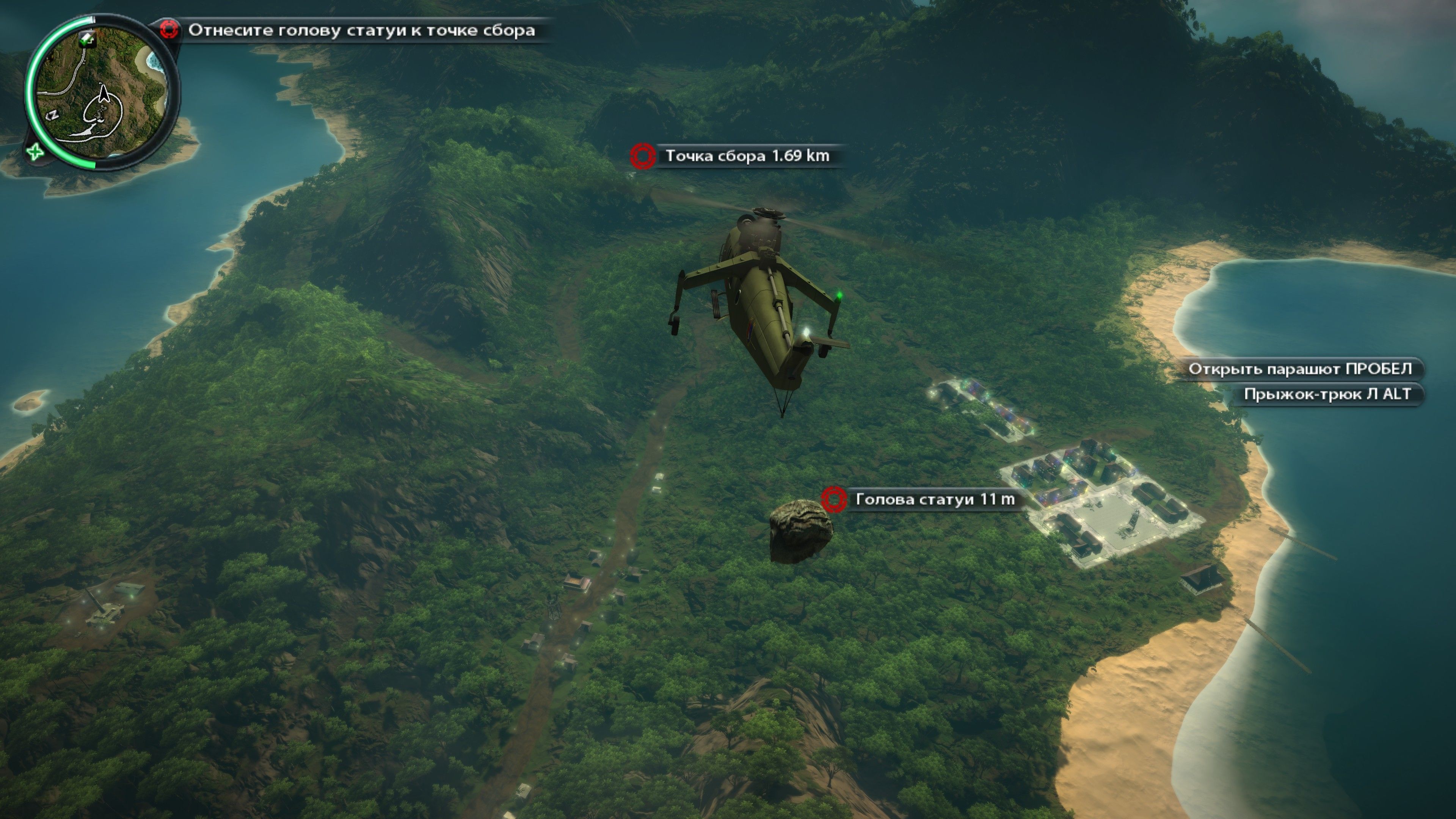Click the green checkmark on the minimap waypoint
Image resolution: width=1456 pixels, height=819 pixels.
click(x=84, y=43)
